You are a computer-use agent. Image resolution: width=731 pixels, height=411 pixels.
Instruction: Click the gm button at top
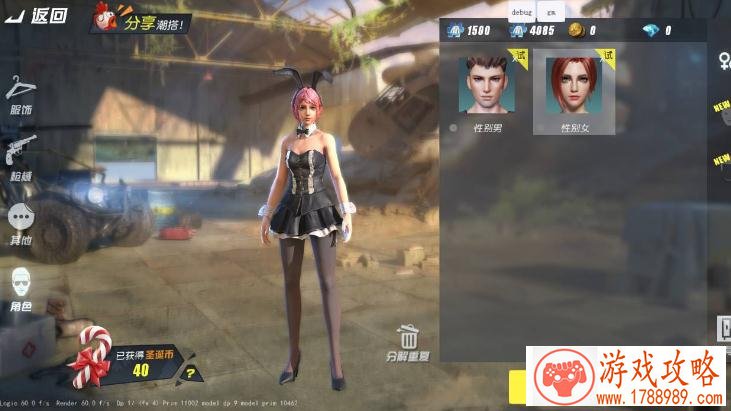pyautogui.click(x=550, y=11)
